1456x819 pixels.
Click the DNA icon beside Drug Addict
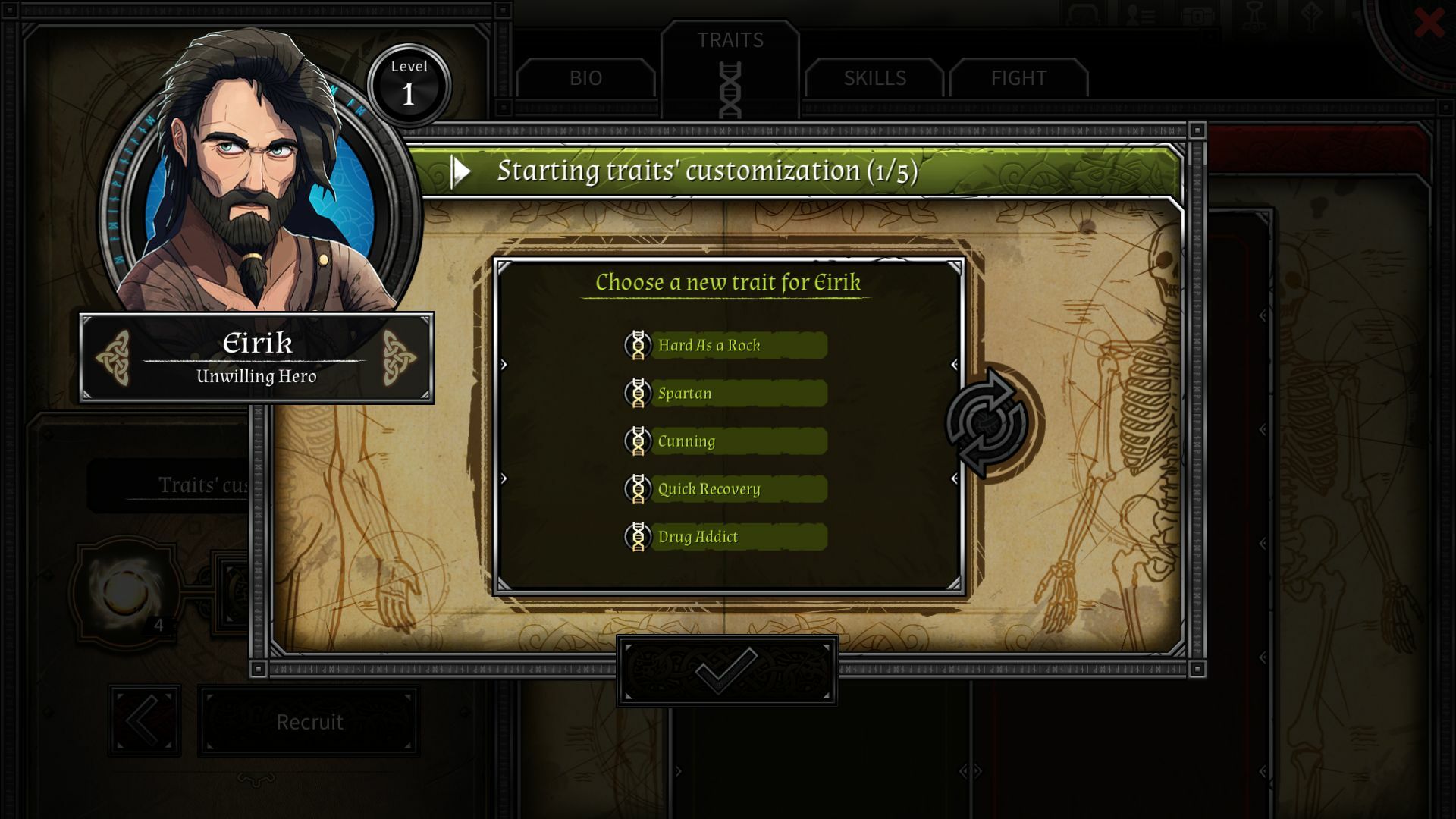coord(639,537)
